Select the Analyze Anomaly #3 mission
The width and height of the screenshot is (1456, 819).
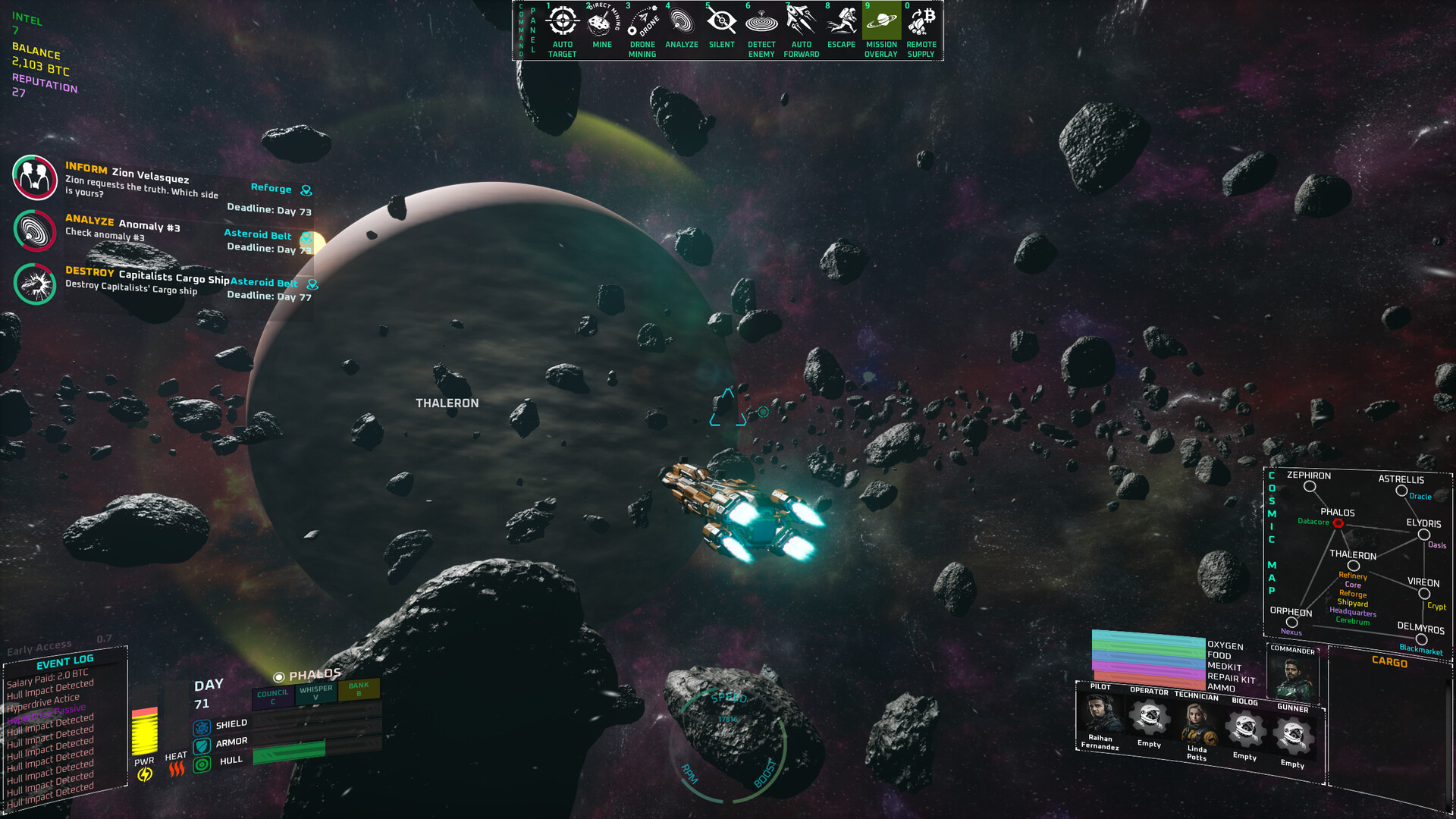tap(36, 231)
